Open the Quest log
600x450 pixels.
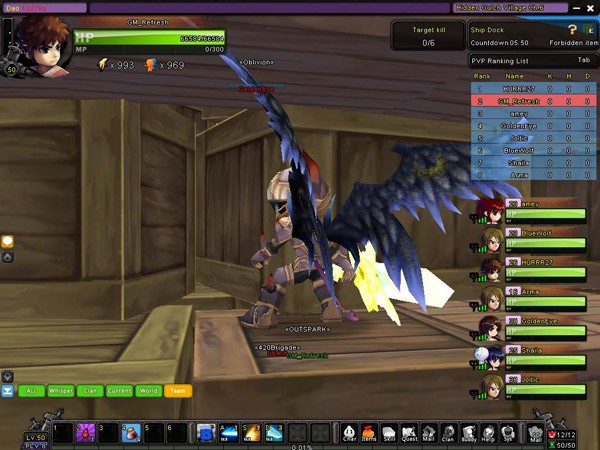click(x=409, y=432)
